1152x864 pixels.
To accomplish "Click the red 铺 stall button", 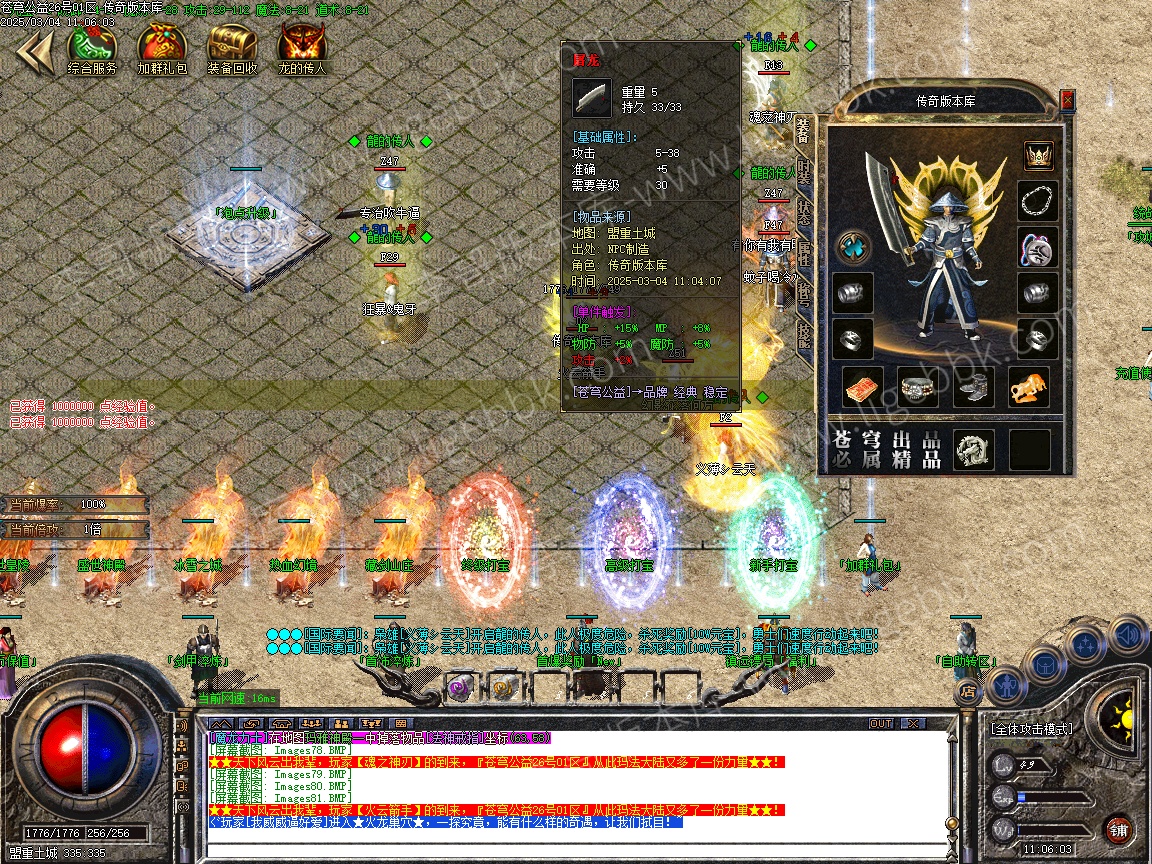I will pos(1118,829).
